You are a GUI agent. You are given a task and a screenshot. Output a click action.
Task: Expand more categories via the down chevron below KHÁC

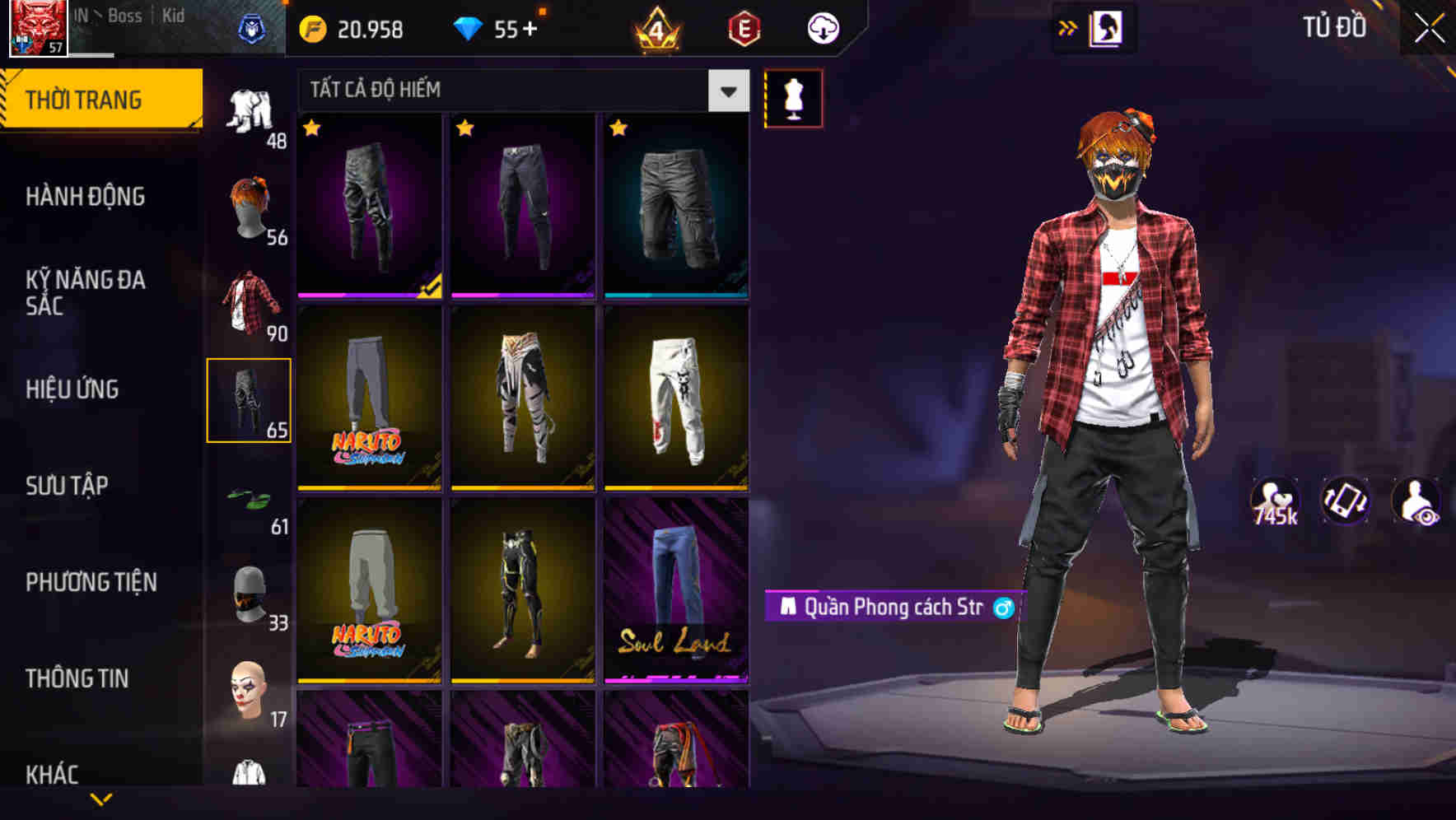(101, 797)
